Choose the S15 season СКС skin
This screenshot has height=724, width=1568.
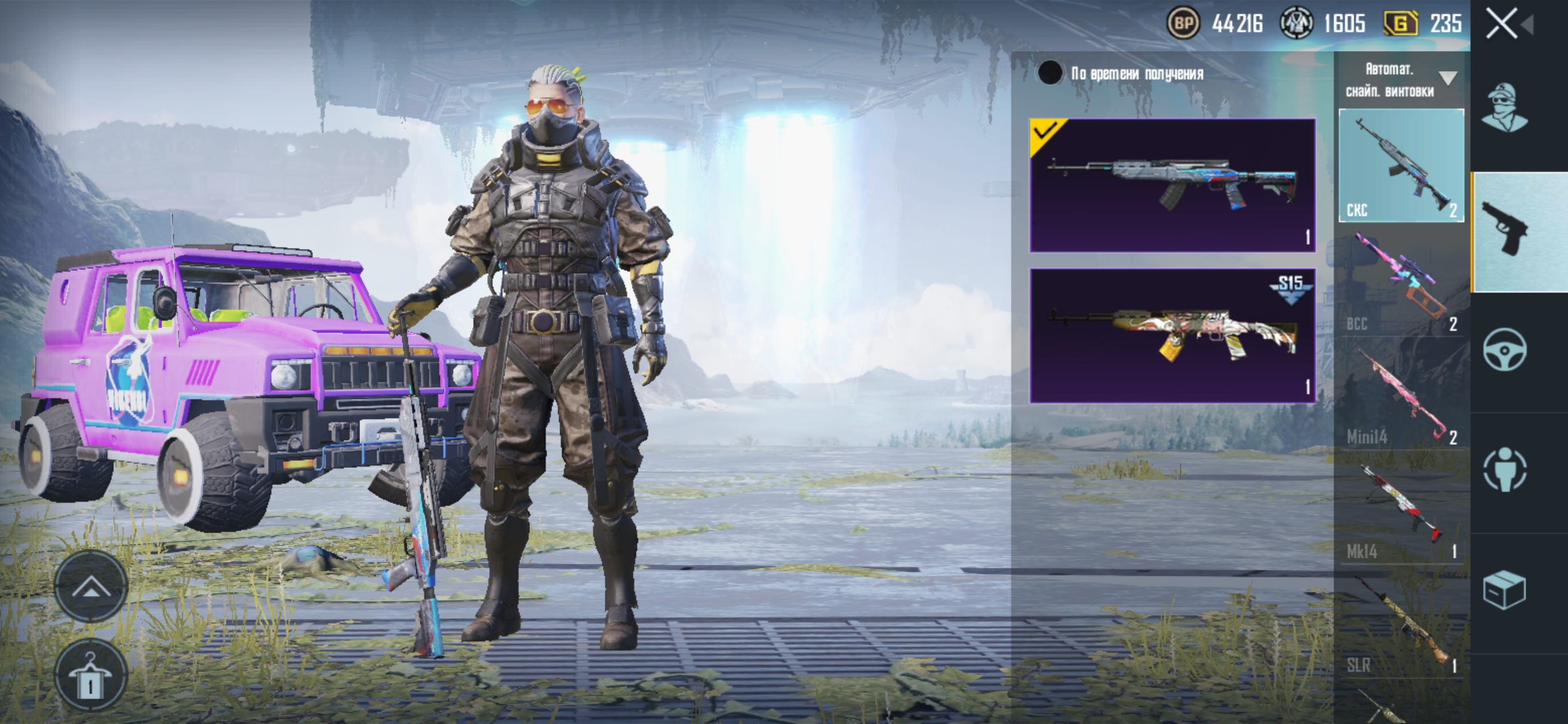click(x=1172, y=335)
